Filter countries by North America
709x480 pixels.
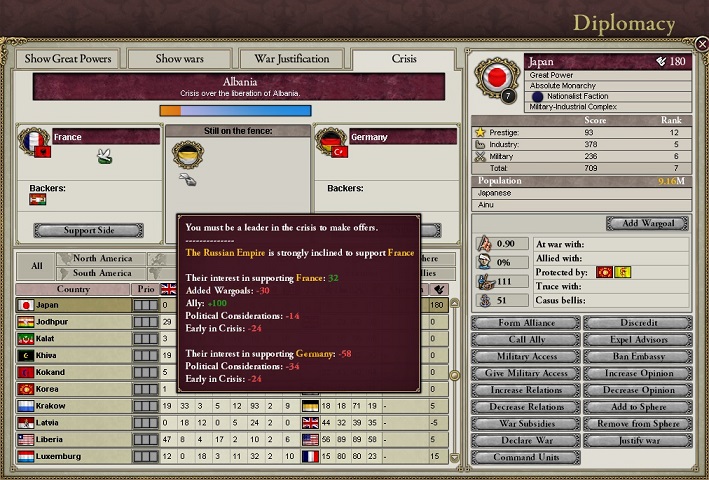102,259
